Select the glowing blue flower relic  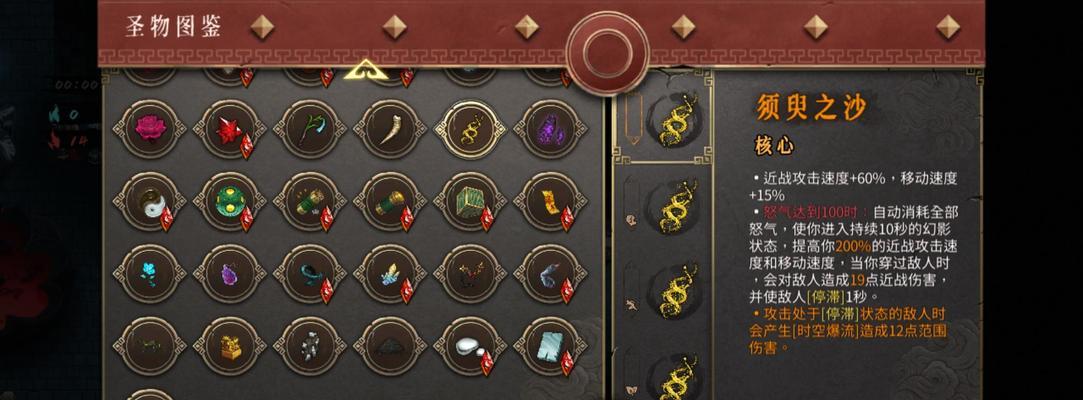click(x=150, y=272)
